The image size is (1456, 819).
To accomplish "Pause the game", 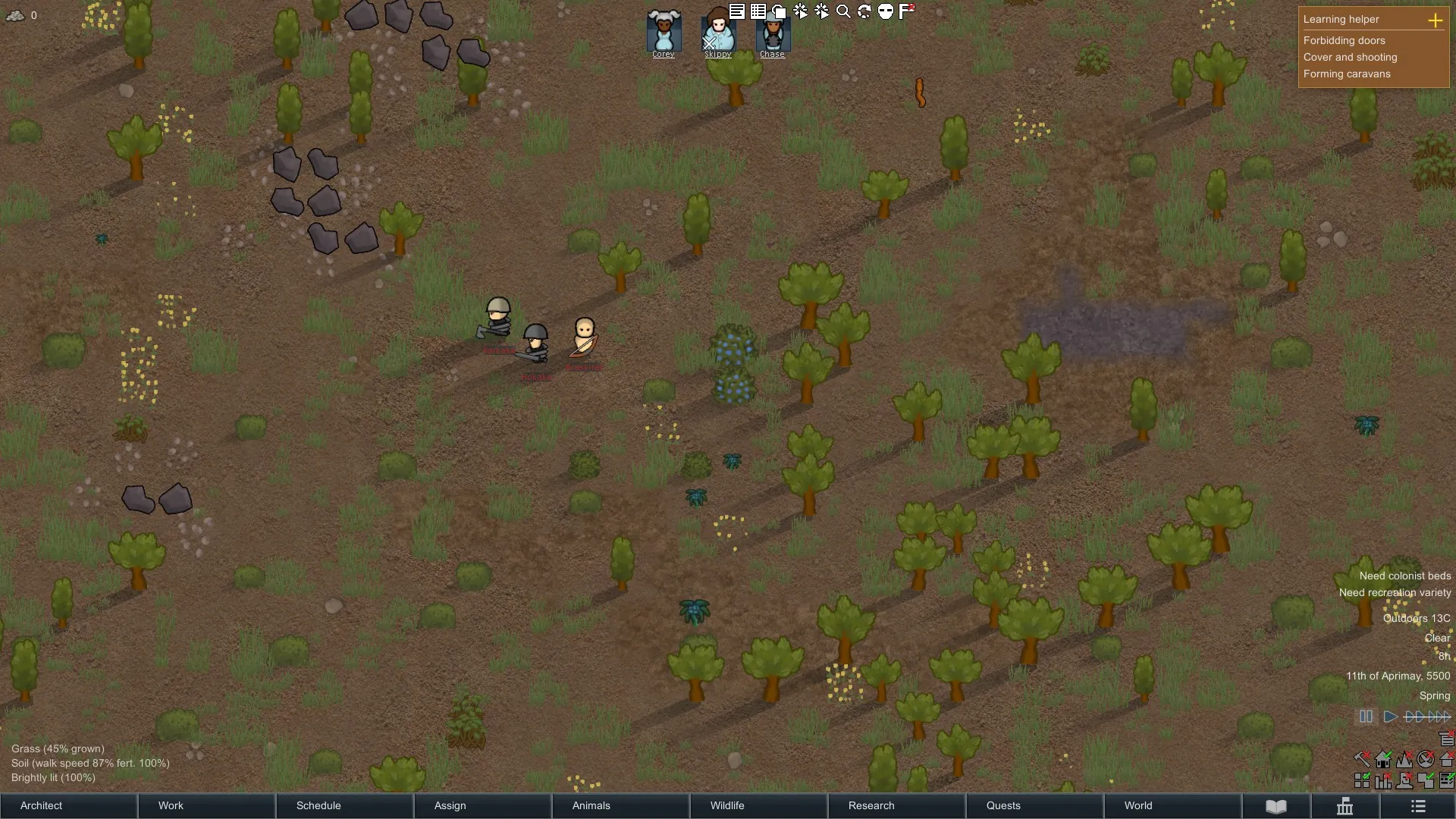I will 1366,717.
